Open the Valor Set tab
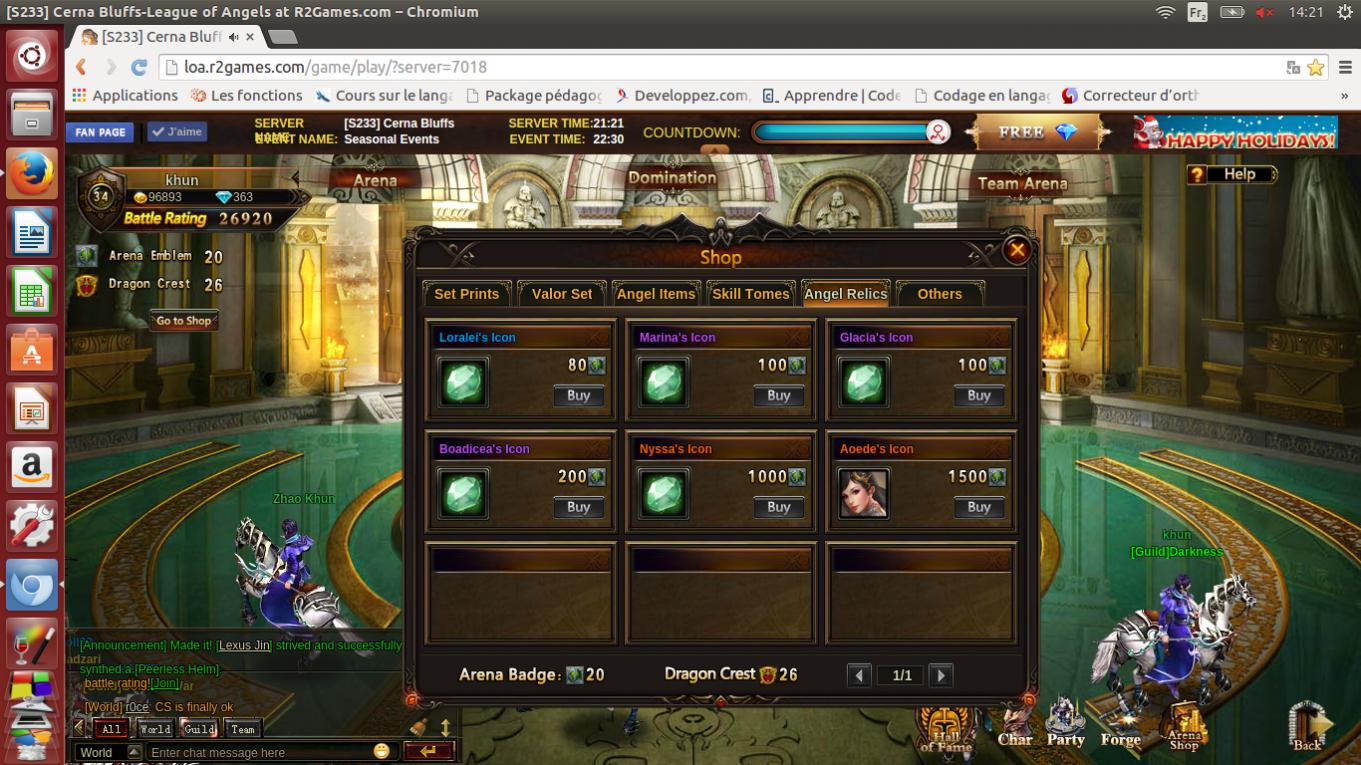The image size is (1361, 765). click(x=562, y=294)
